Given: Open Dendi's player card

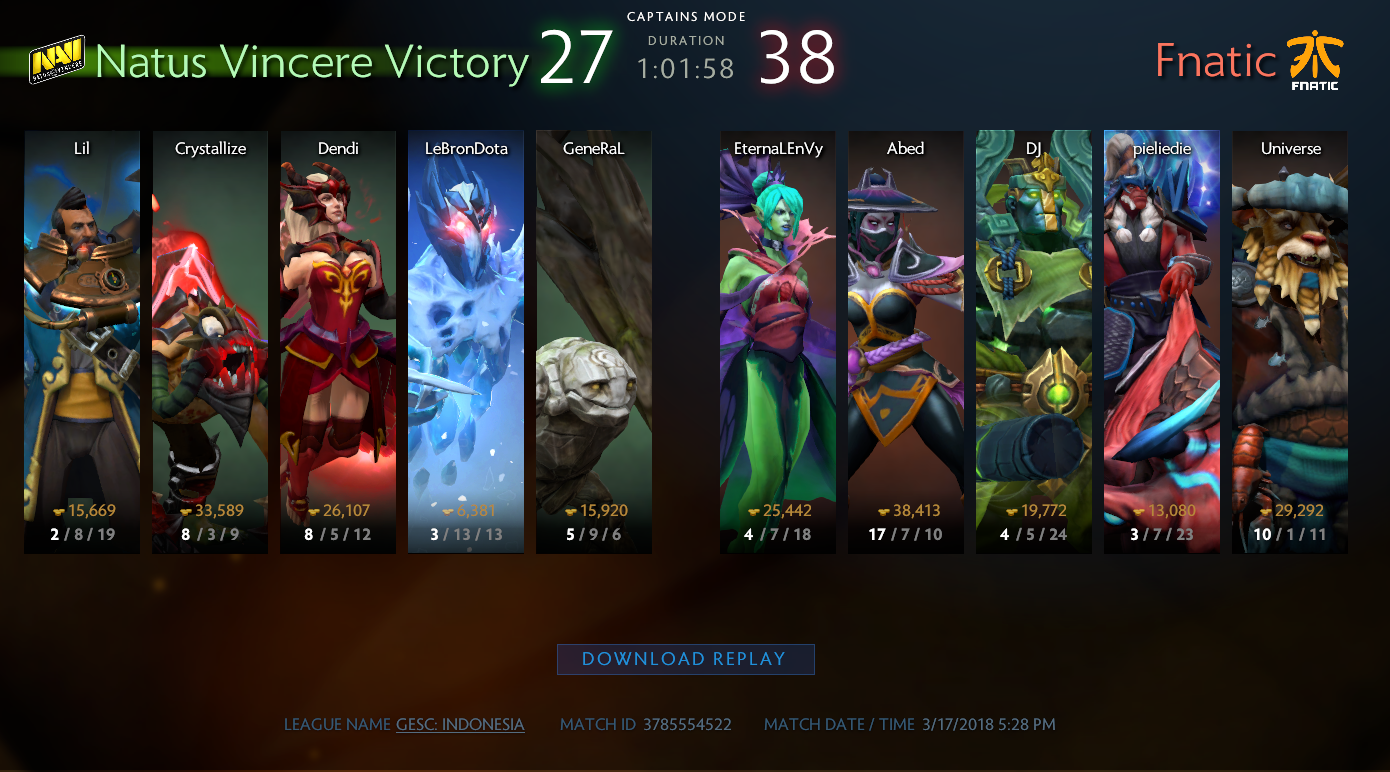Looking at the screenshot, I should (338, 341).
